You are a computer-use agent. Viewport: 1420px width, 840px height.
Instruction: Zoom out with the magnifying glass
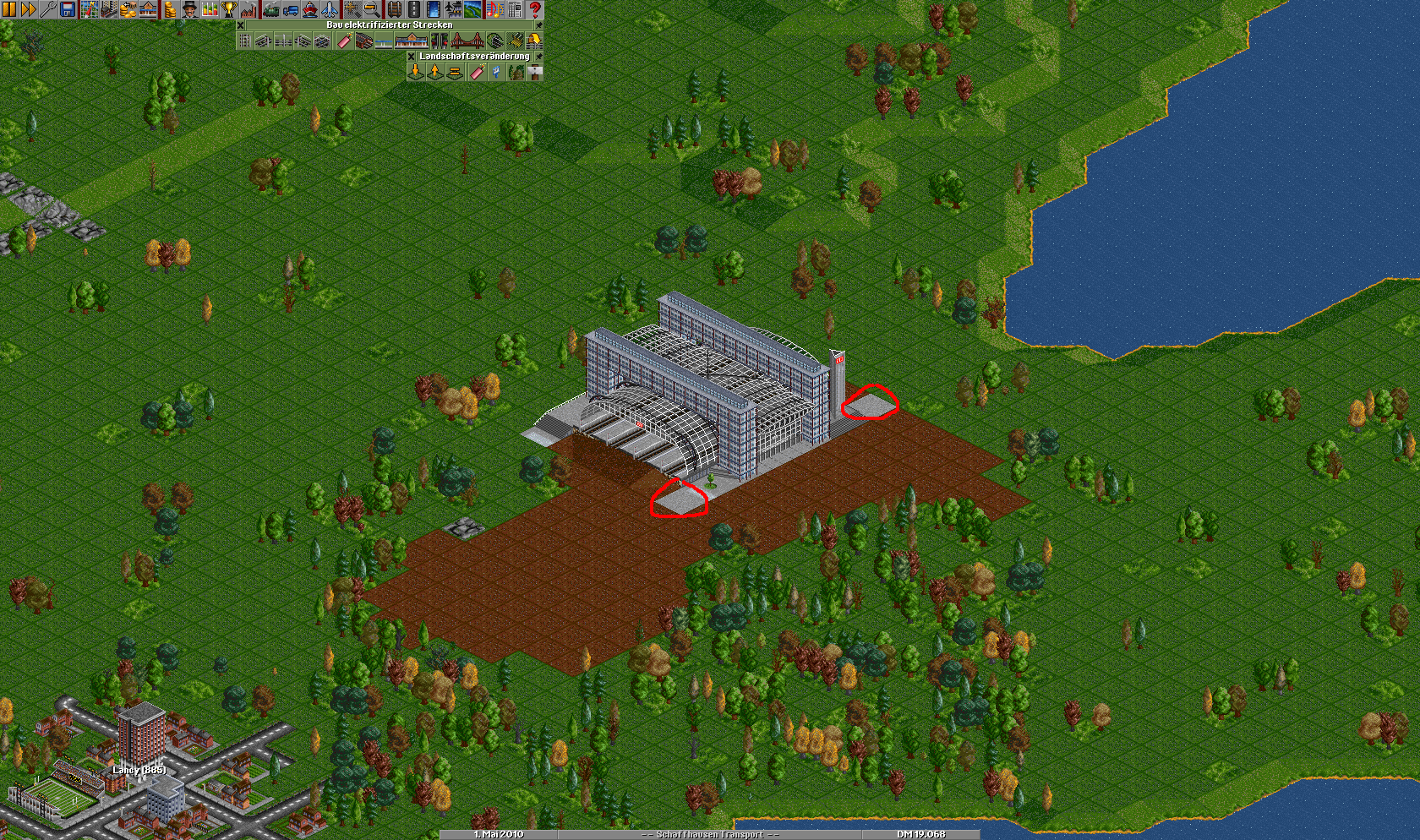click(x=372, y=9)
